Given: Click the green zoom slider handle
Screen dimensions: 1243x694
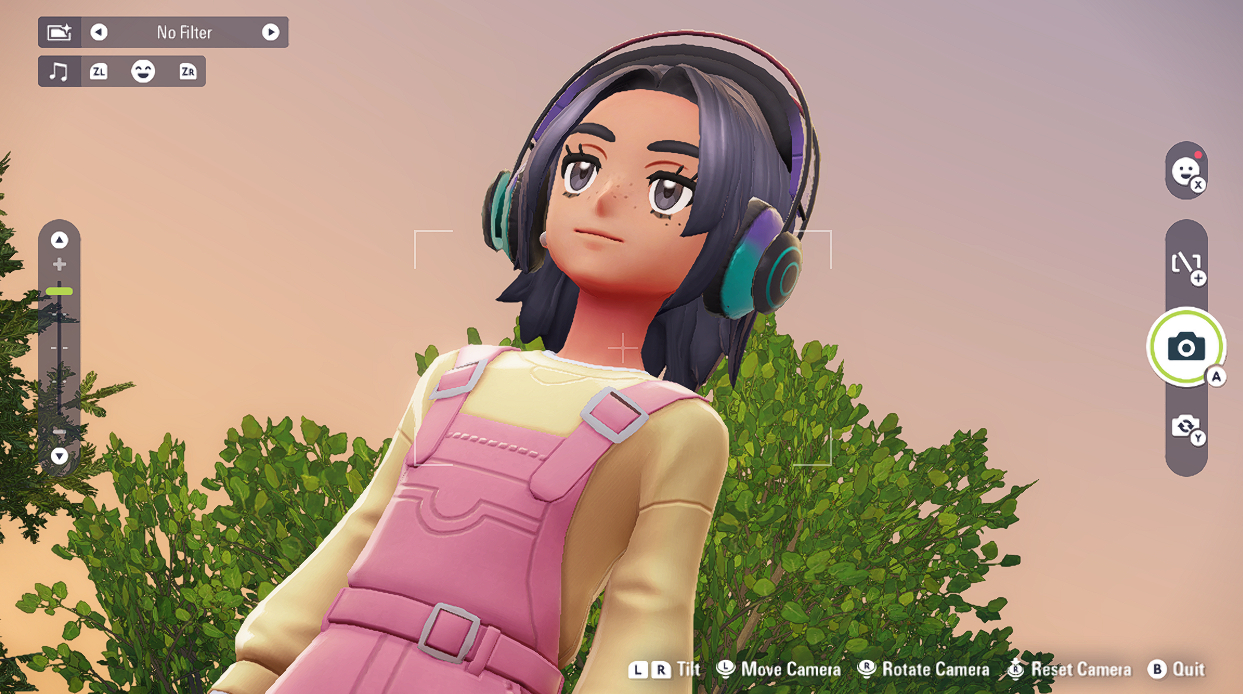Looking at the screenshot, I should [59, 291].
